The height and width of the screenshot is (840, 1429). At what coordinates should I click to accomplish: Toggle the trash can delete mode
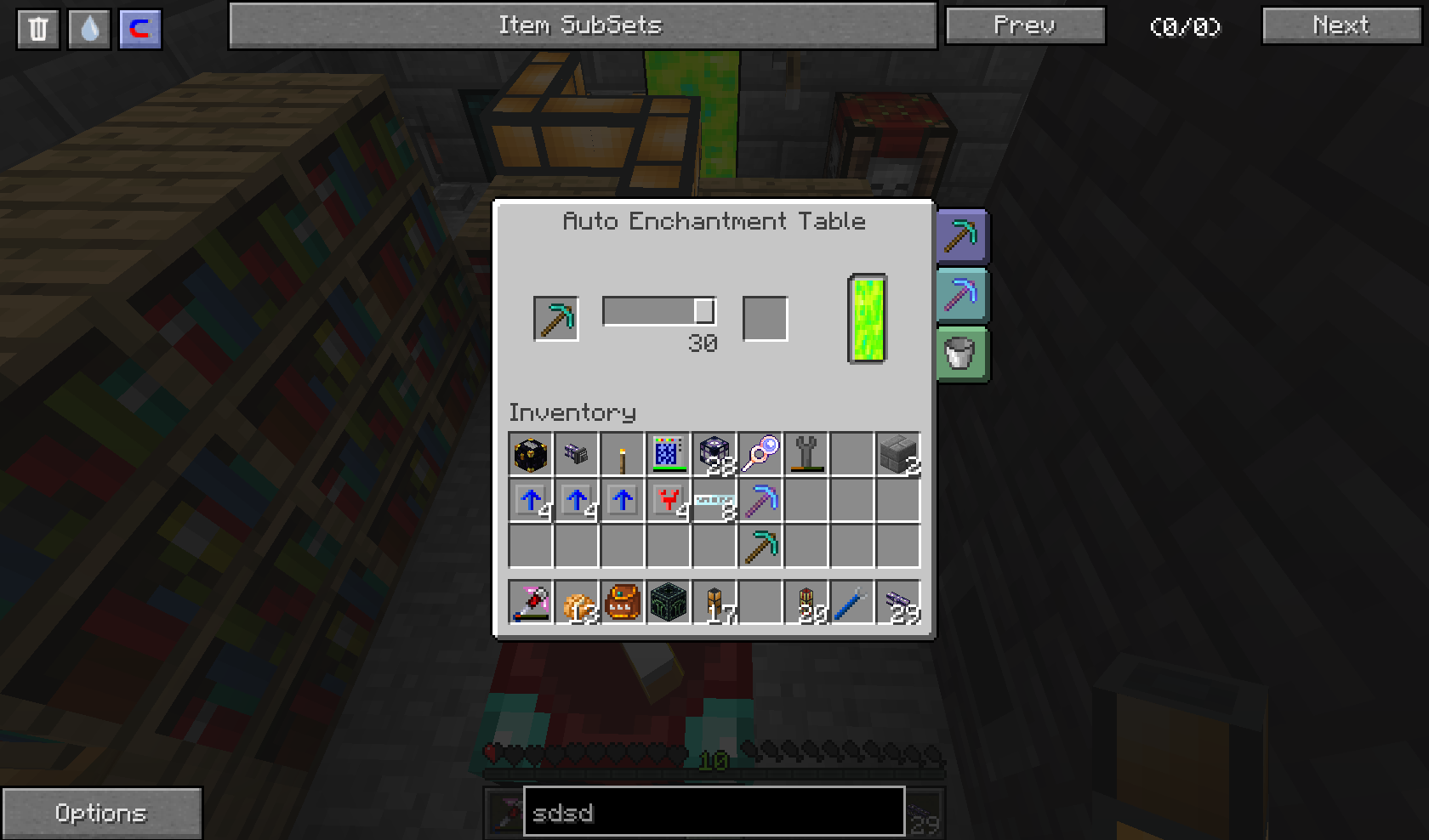tap(38, 29)
